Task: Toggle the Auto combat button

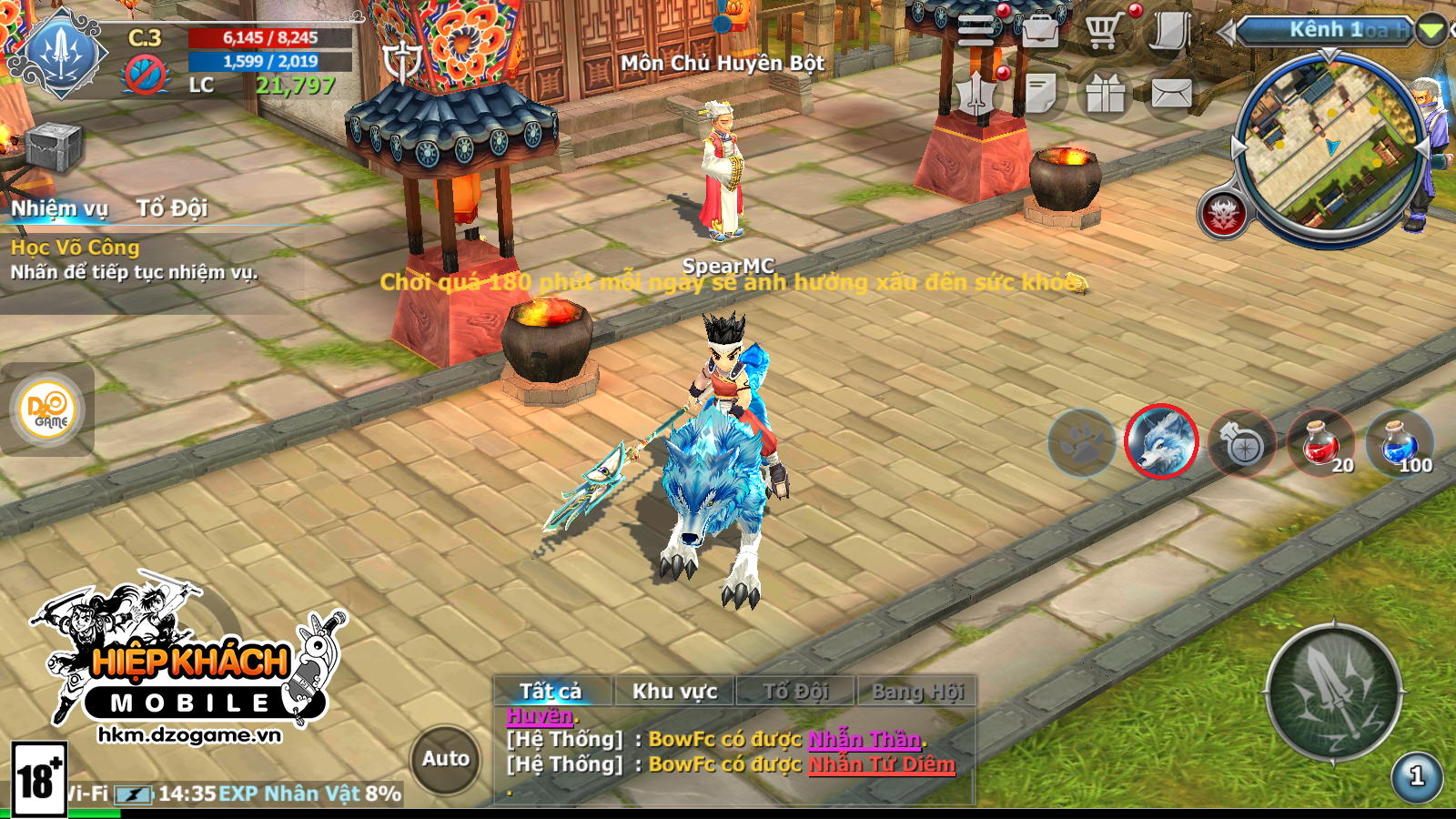Action: (x=446, y=759)
